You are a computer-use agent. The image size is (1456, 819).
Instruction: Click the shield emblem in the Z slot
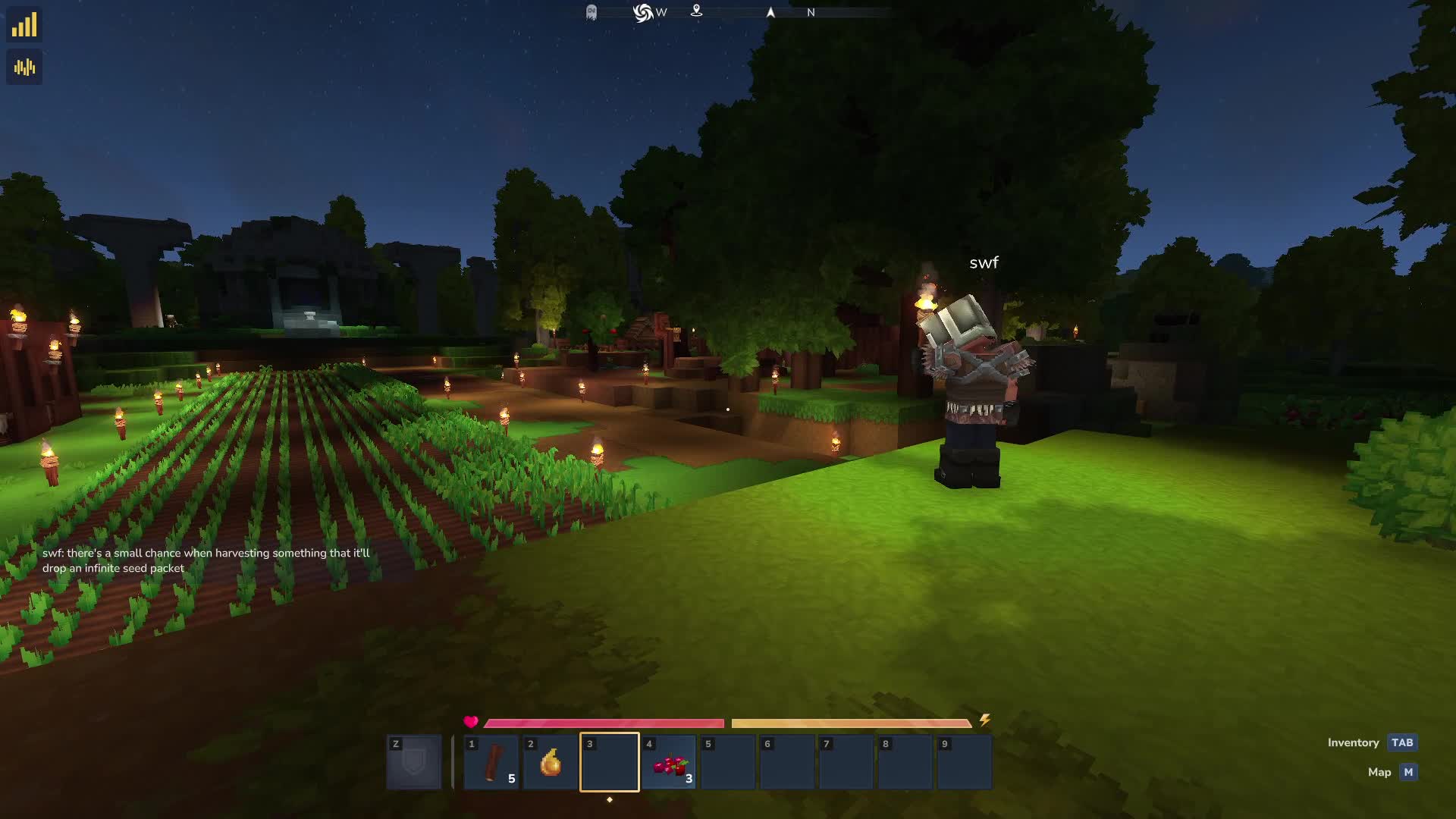(413, 761)
